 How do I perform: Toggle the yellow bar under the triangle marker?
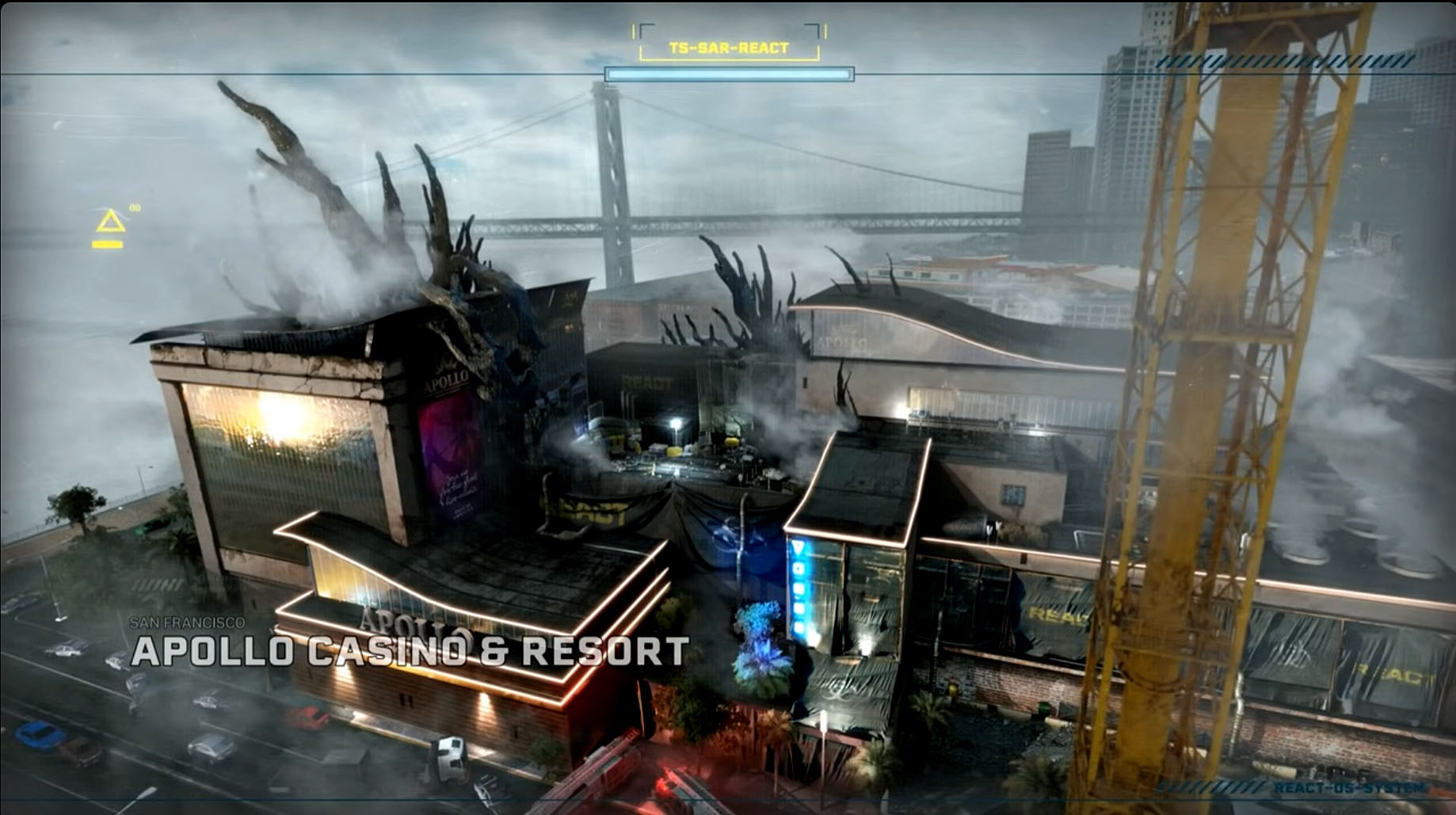[x=108, y=245]
